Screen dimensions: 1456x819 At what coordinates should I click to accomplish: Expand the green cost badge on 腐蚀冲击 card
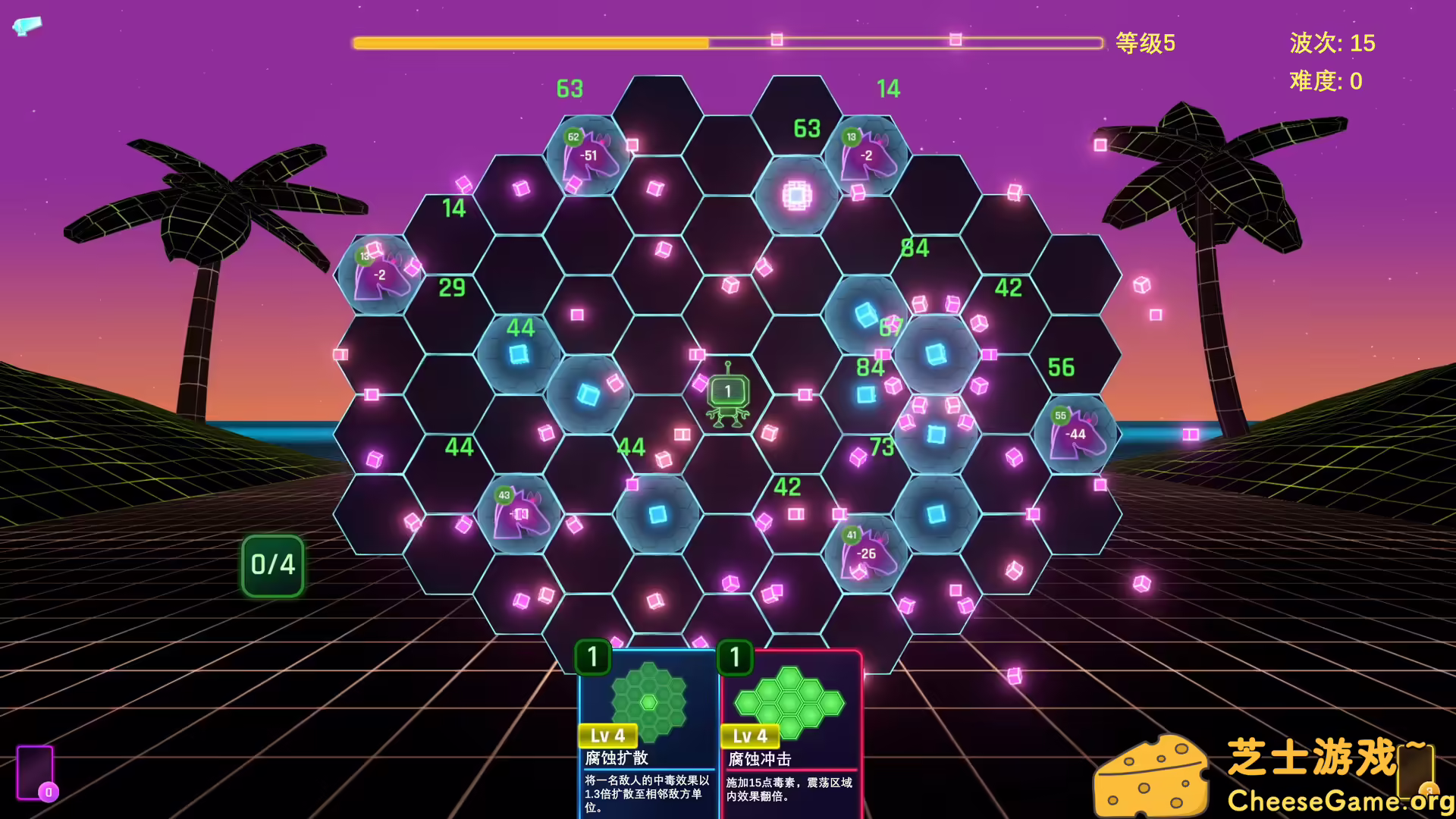[x=733, y=658]
